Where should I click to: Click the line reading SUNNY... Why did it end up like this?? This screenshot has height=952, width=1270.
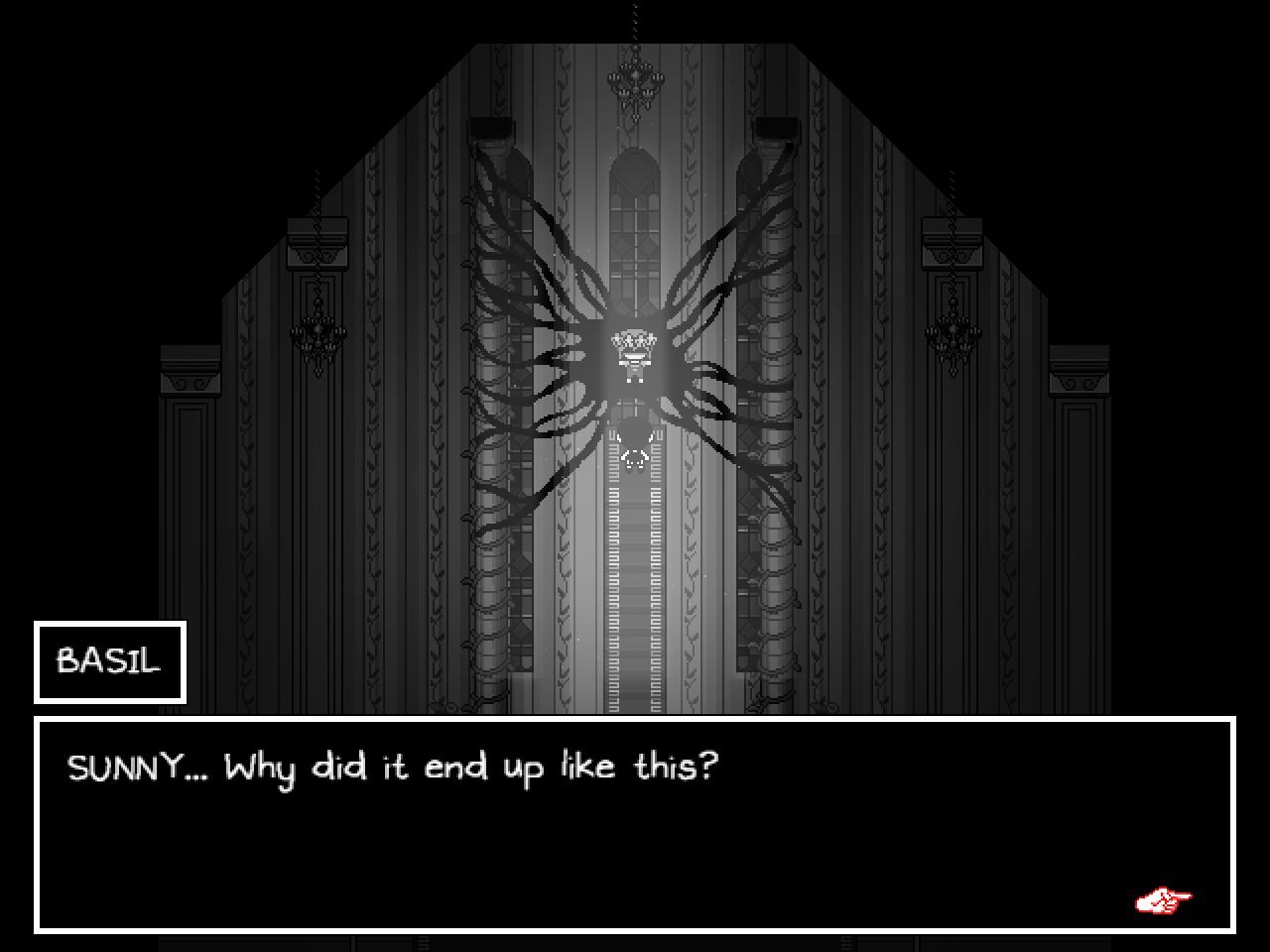click(x=394, y=766)
